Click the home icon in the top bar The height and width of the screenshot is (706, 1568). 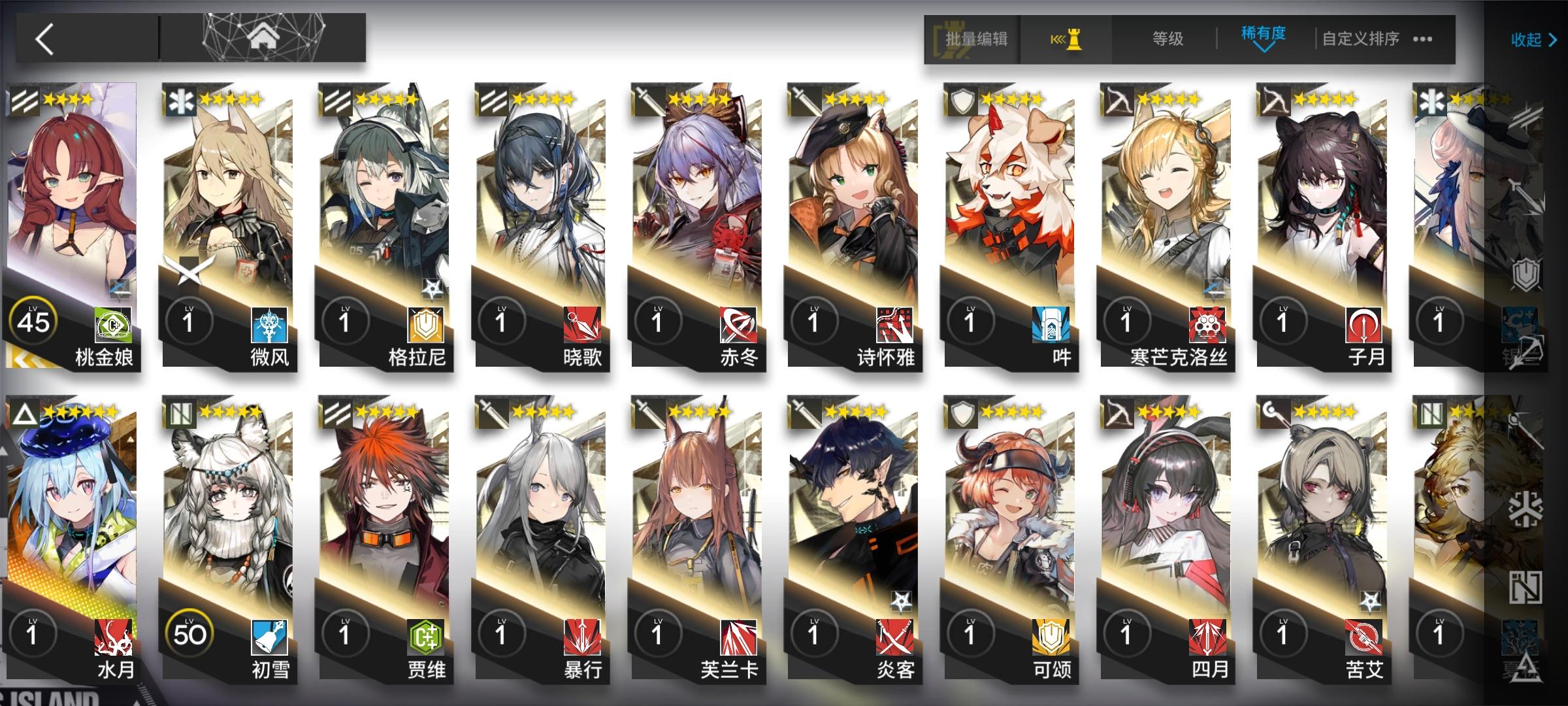point(263,36)
